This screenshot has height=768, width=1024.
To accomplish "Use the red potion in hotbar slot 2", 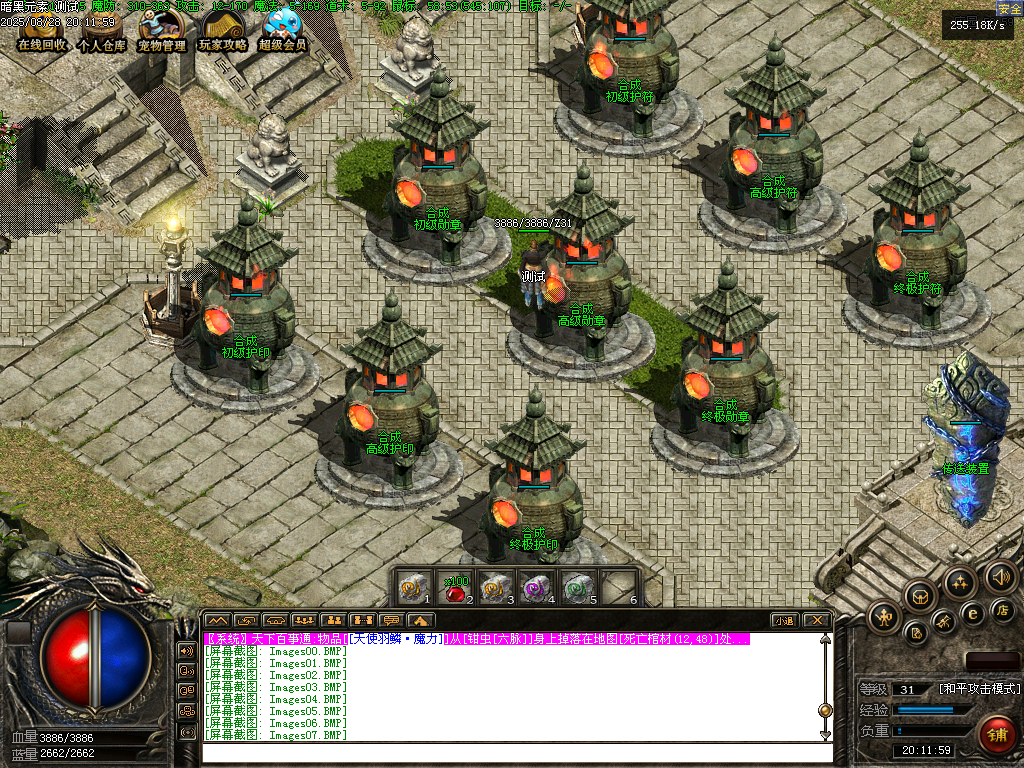I will click(x=456, y=588).
